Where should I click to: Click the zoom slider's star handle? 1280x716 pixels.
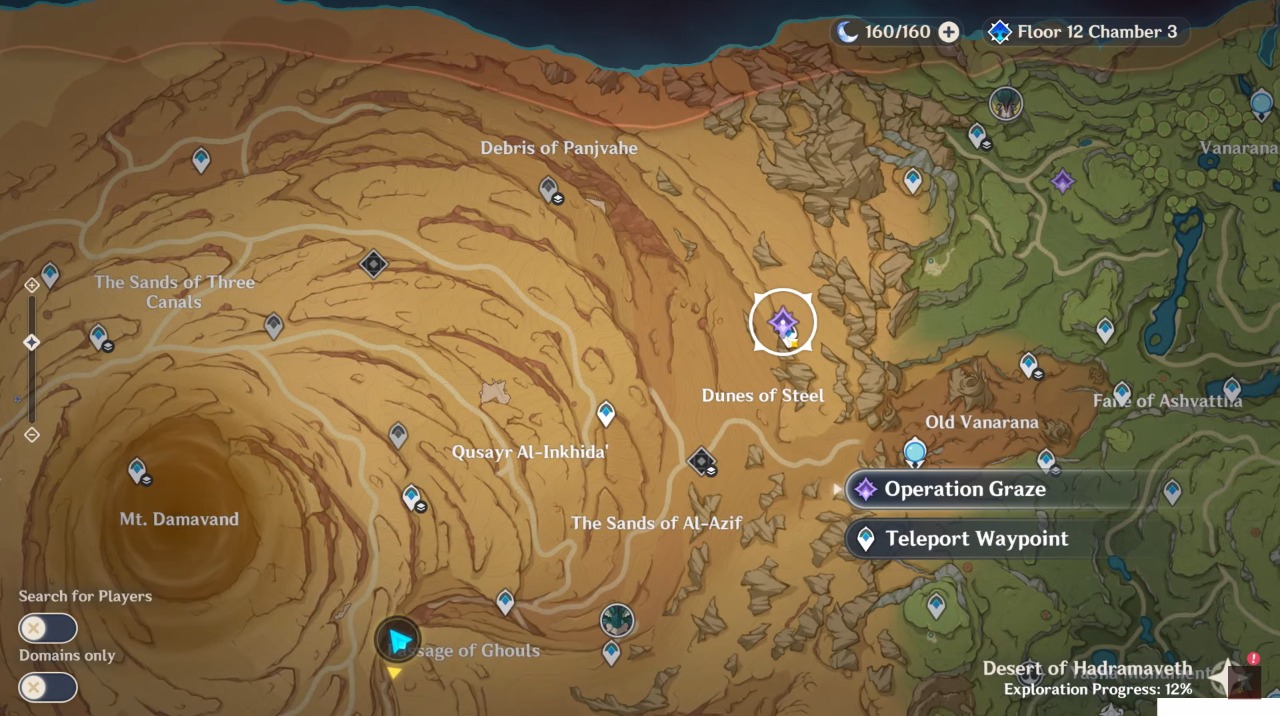tap(32, 342)
